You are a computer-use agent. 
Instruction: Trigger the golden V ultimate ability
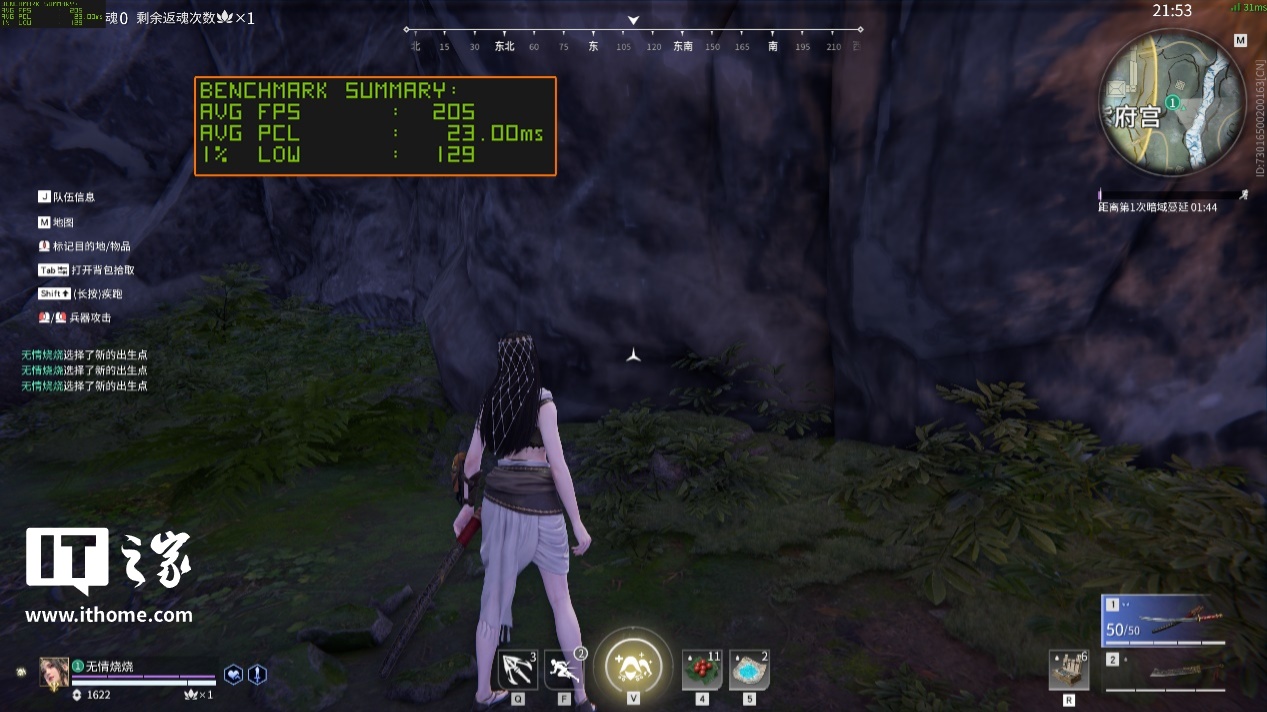coord(633,664)
